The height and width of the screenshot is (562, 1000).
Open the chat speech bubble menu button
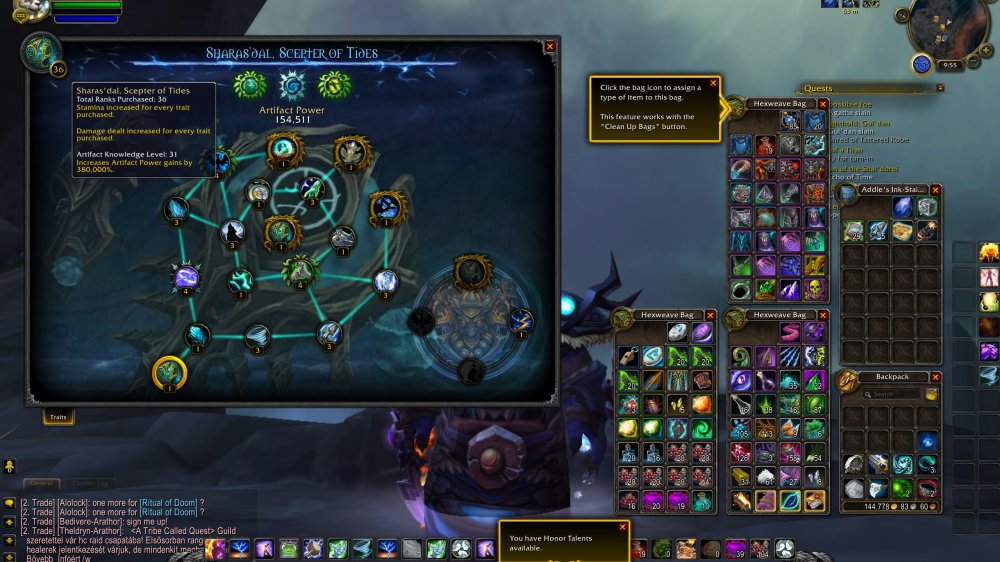[x=9, y=503]
